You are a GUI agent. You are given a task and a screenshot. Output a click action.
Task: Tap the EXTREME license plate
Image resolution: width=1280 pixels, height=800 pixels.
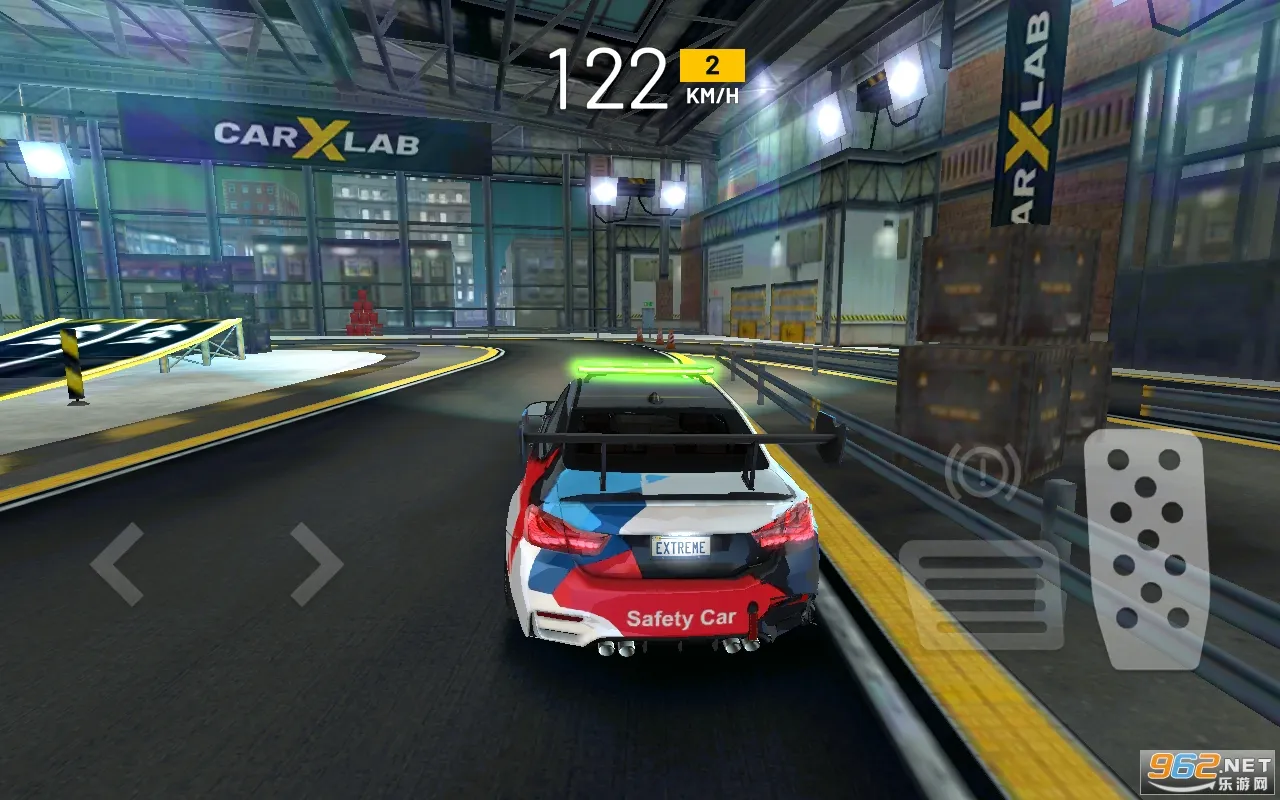(x=681, y=547)
